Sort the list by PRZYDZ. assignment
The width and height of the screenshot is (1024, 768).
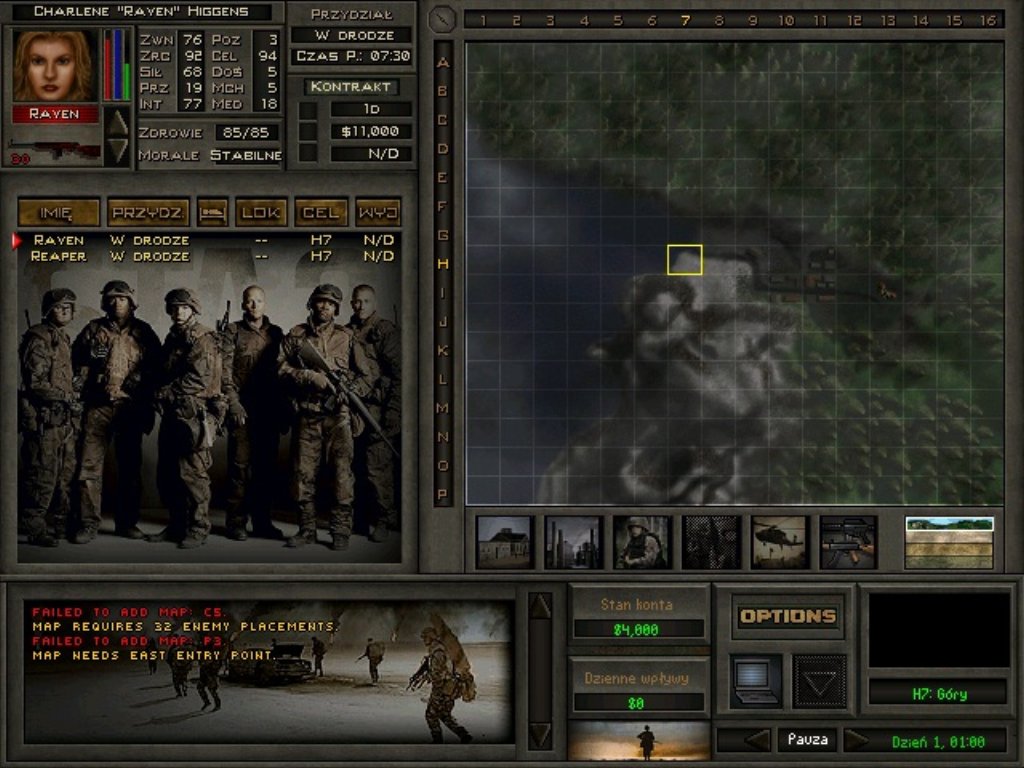point(148,212)
